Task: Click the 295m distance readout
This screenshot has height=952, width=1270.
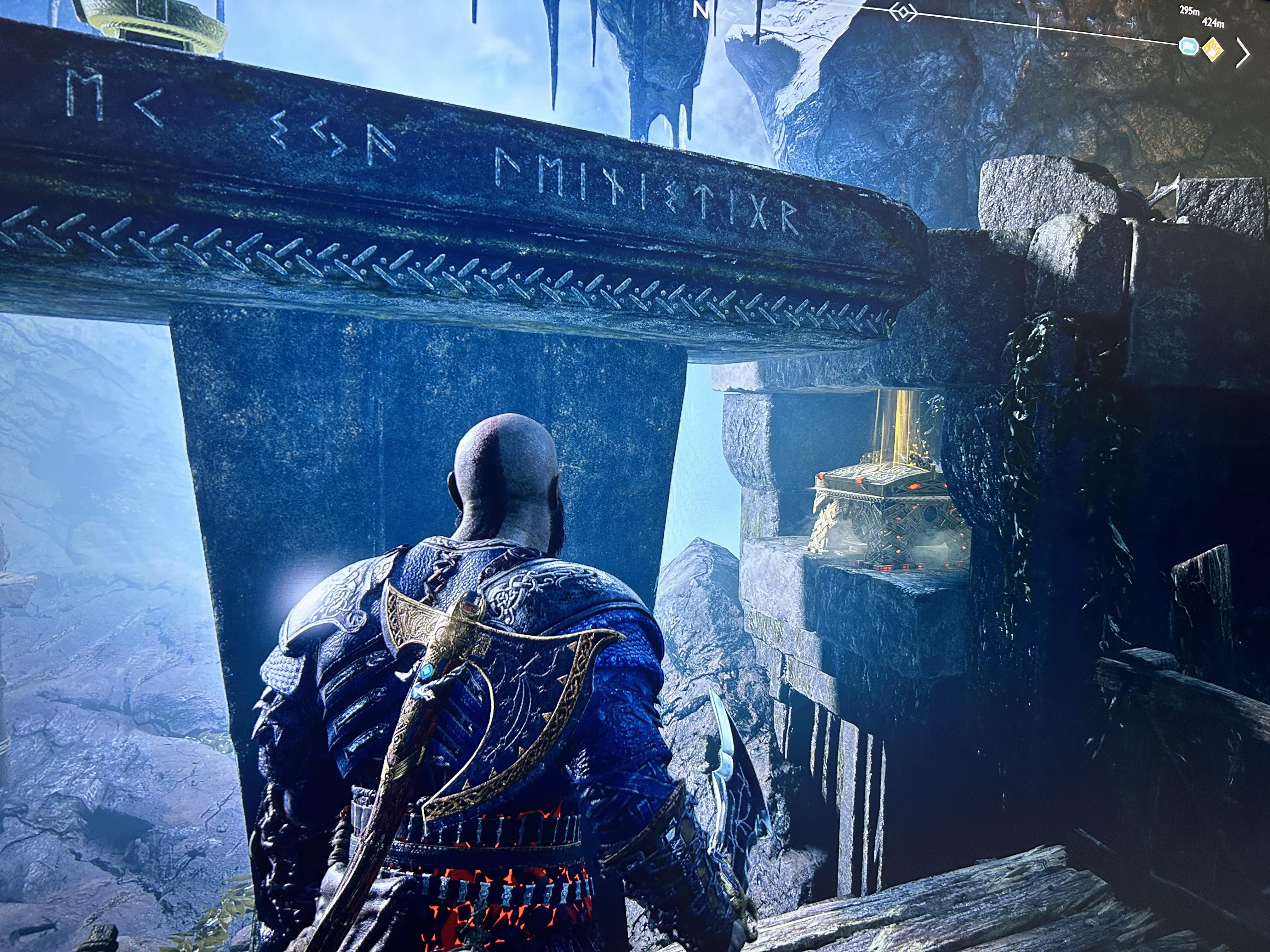Action: click(x=1190, y=10)
